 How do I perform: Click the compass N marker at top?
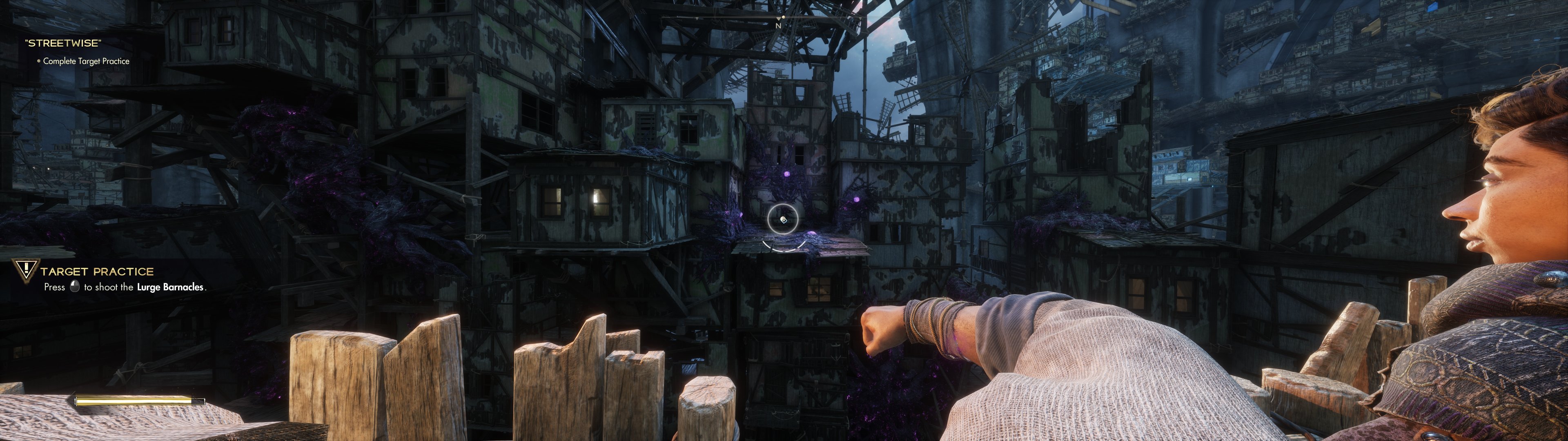click(779, 26)
